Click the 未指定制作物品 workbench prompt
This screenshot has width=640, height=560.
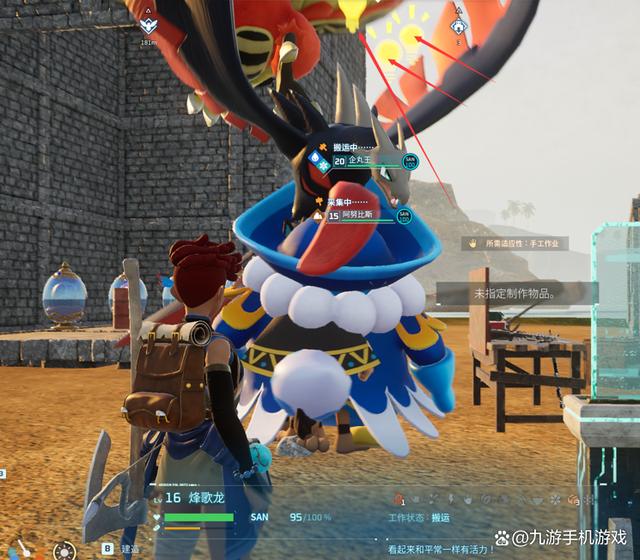[515, 294]
